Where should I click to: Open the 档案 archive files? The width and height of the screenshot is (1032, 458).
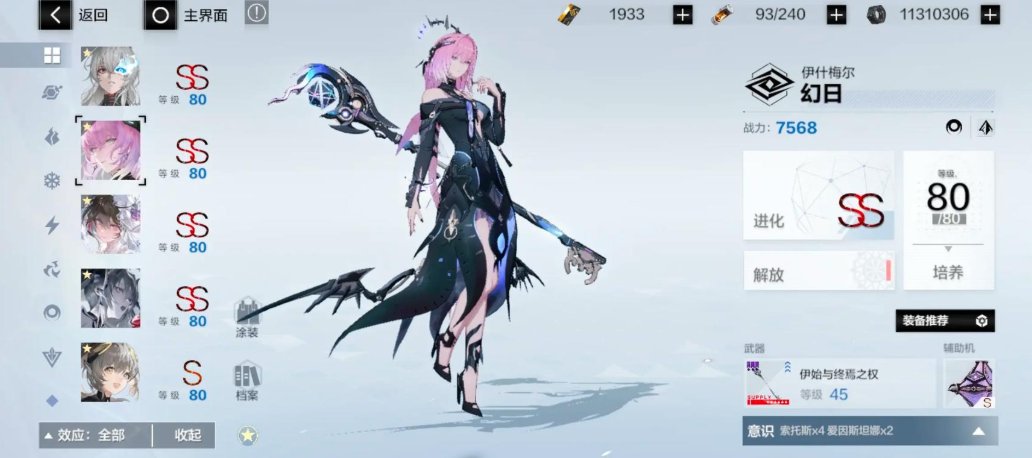(x=247, y=382)
